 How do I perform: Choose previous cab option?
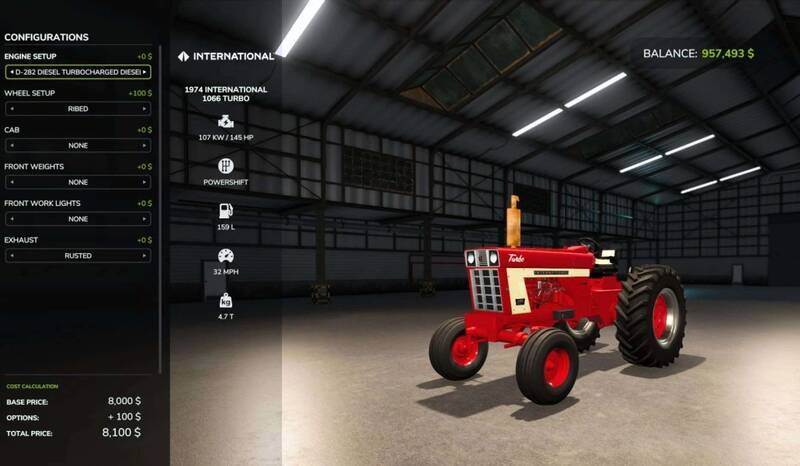10,146
